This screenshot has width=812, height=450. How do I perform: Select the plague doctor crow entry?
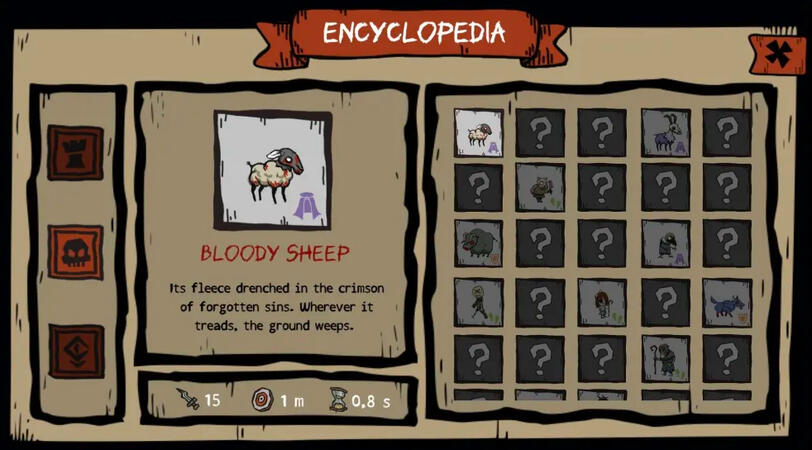[665, 244]
